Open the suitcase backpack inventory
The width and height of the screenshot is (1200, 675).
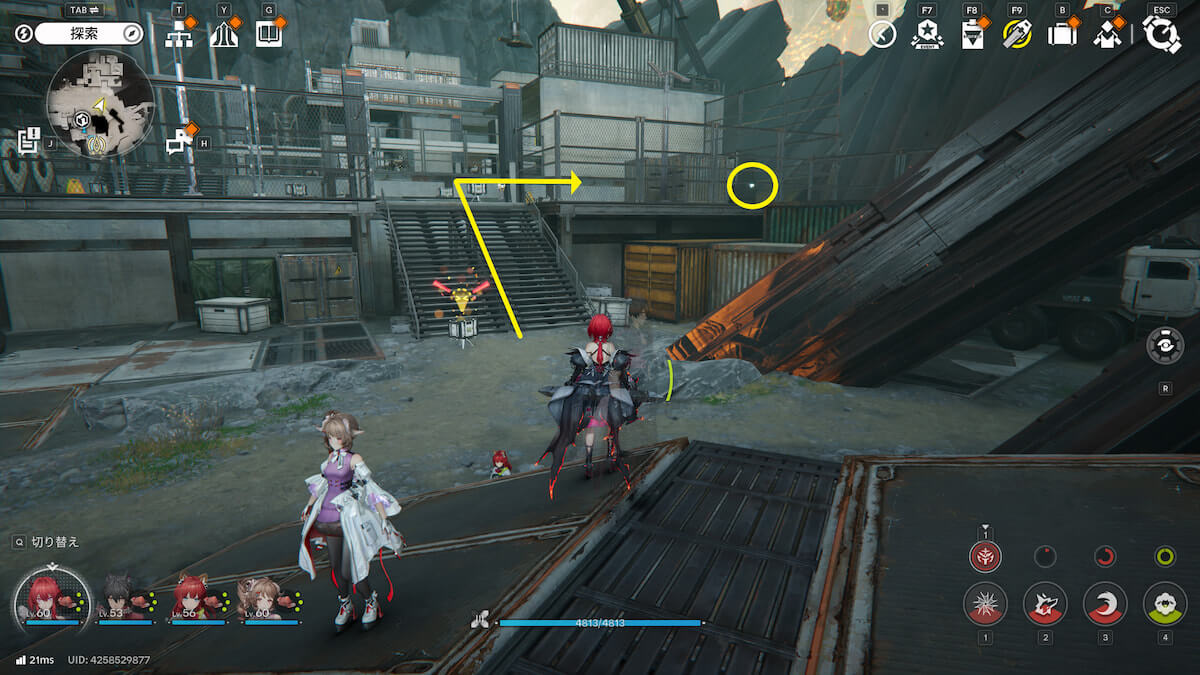(x=1062, y=35)
